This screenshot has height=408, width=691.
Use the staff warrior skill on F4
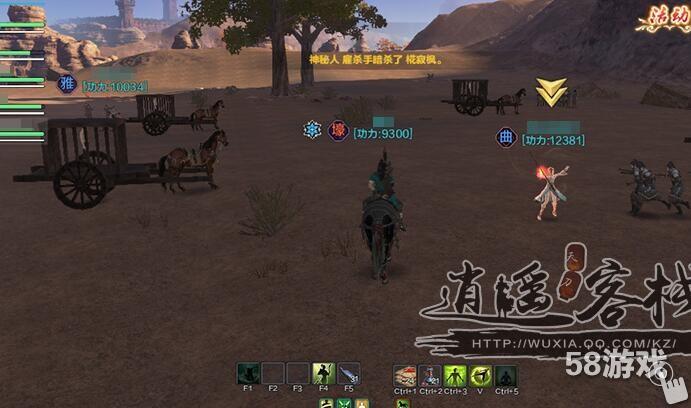pyautogui.click(x=323, y=374)
